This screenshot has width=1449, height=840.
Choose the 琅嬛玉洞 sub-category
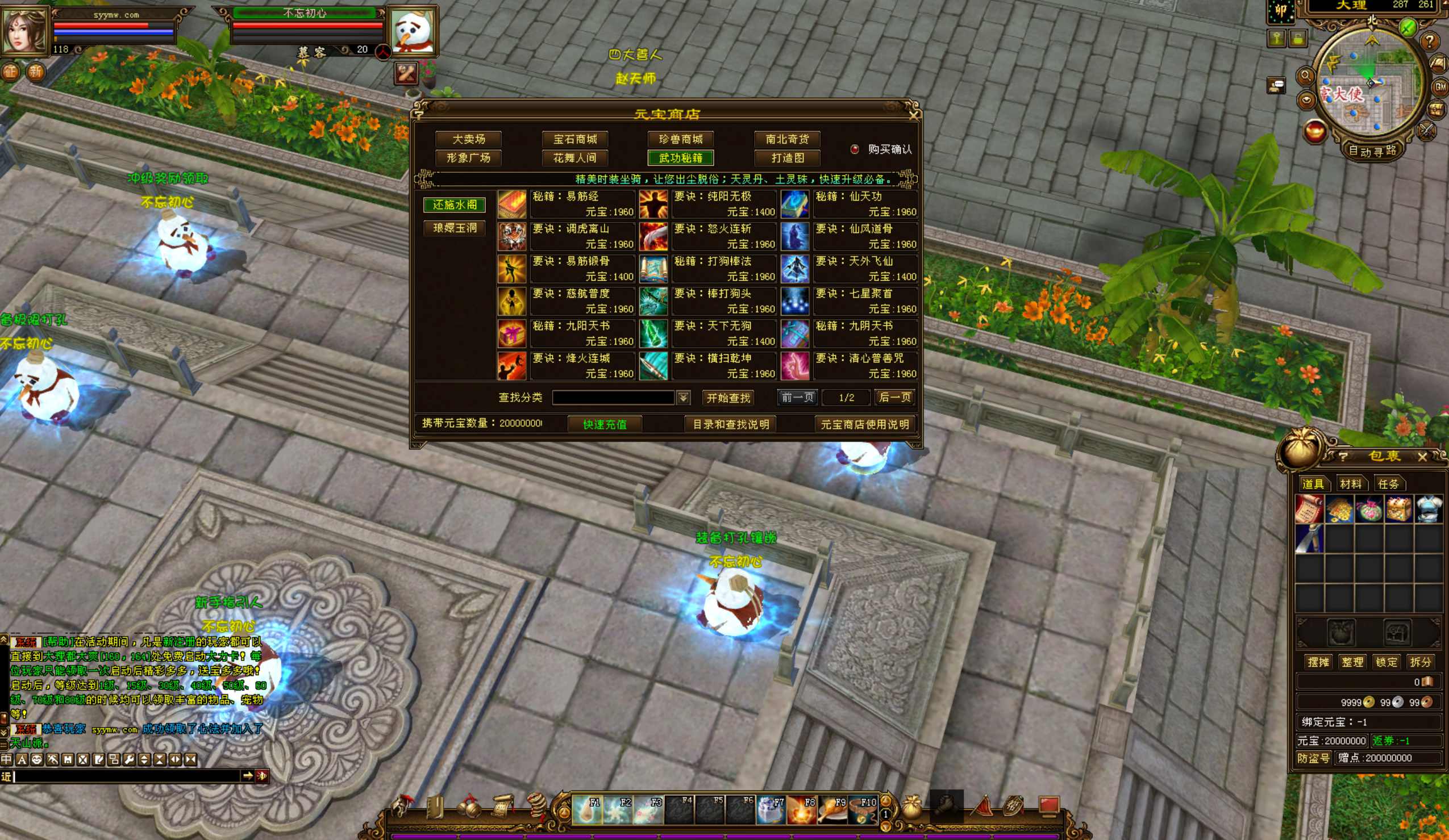pos(454,228)
